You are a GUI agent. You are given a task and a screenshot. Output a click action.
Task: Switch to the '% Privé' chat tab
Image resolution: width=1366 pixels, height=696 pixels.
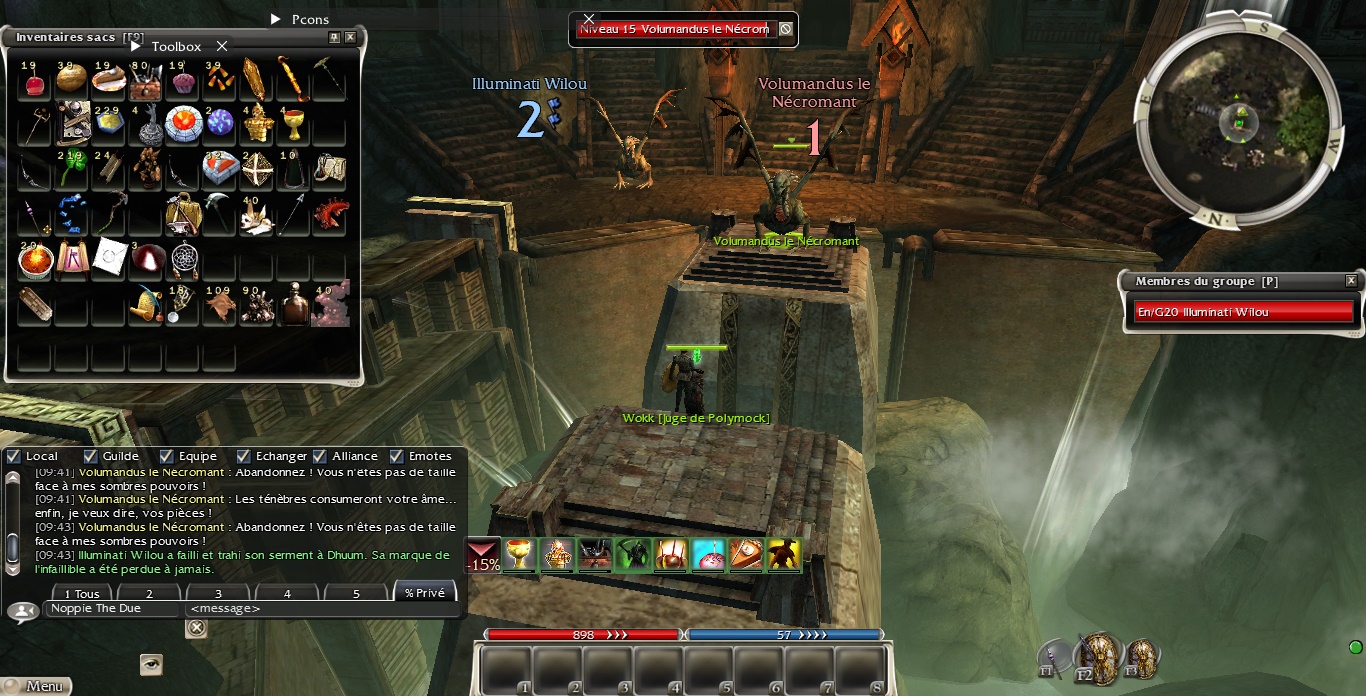[425, 593]
